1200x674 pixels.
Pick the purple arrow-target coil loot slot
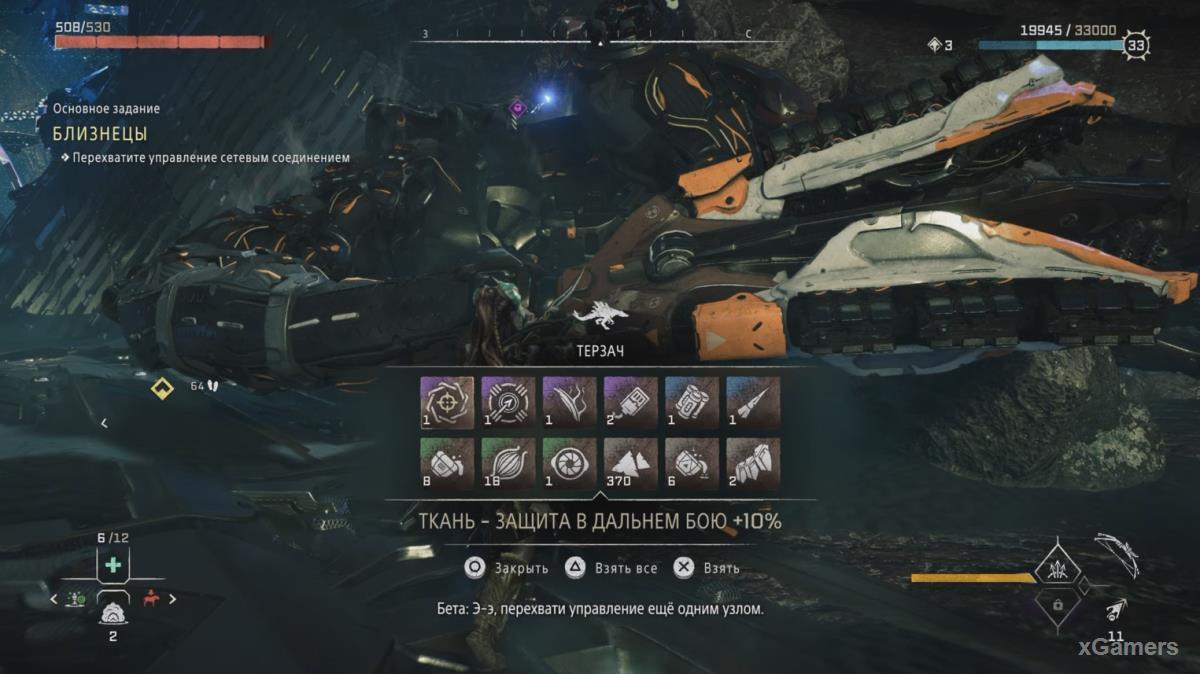click(x=508, y=402)
